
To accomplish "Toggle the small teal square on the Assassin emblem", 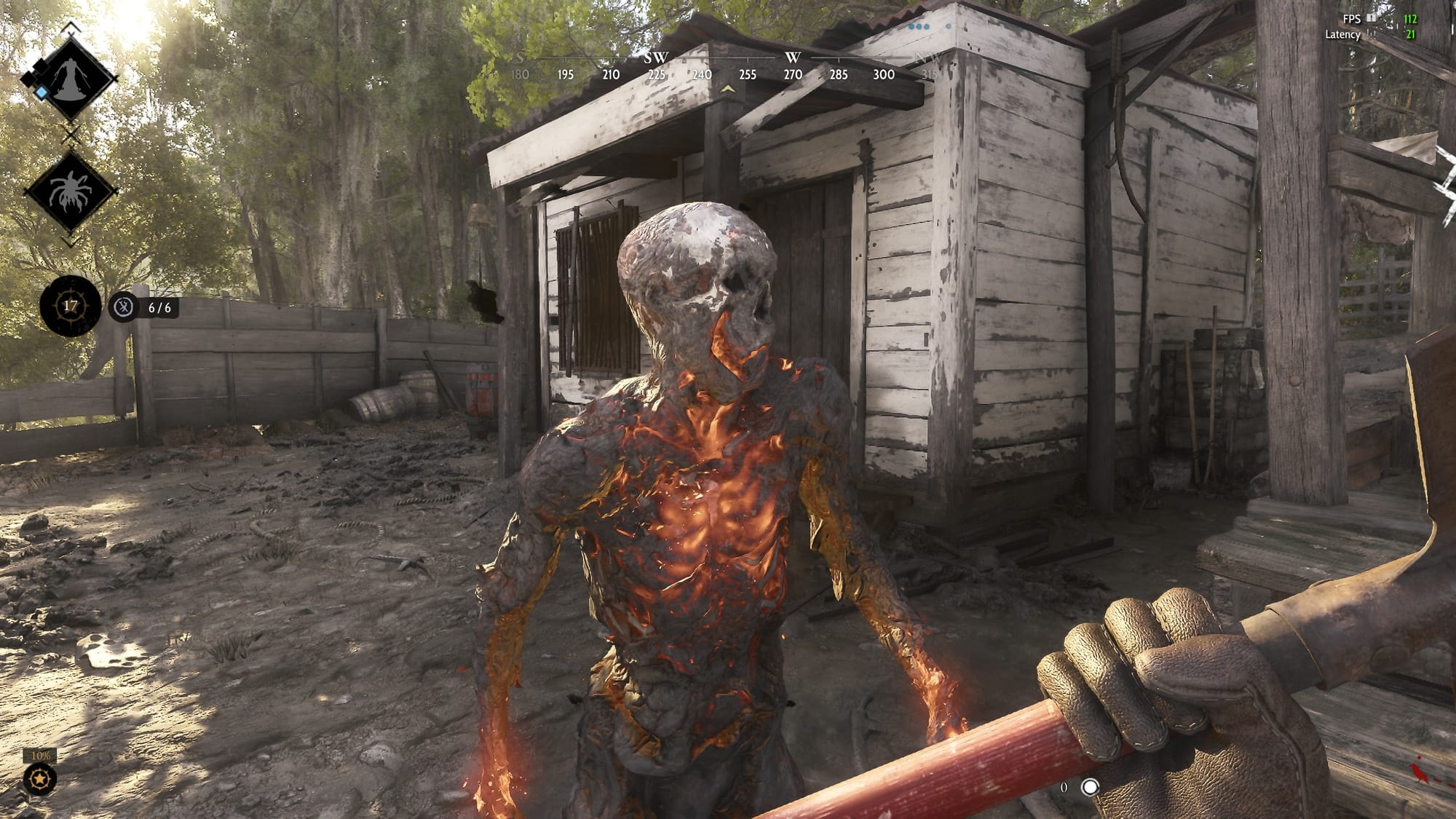I will [x=41, y=92].
